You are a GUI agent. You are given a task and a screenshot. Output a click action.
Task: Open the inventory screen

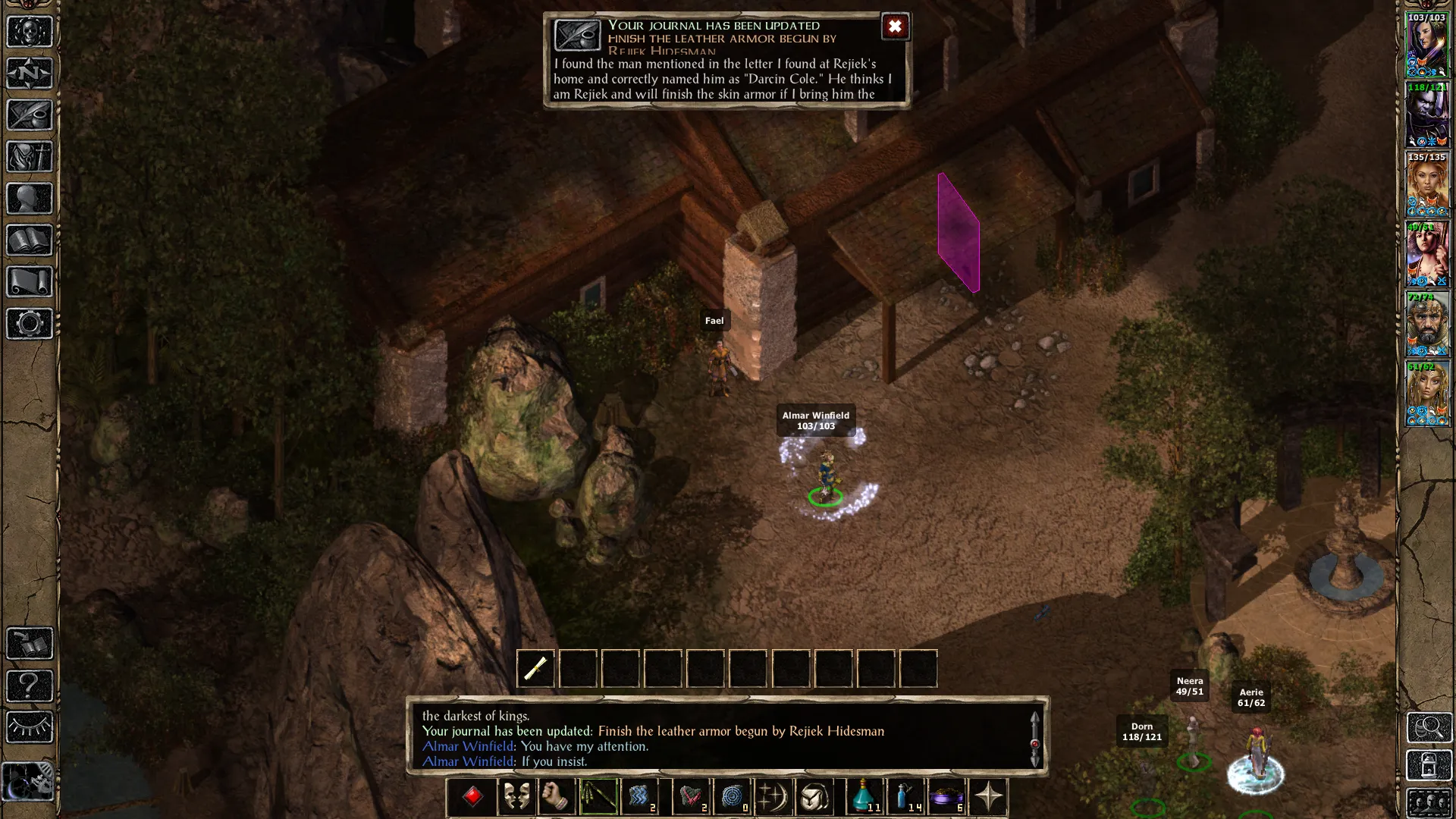[30, 157]
